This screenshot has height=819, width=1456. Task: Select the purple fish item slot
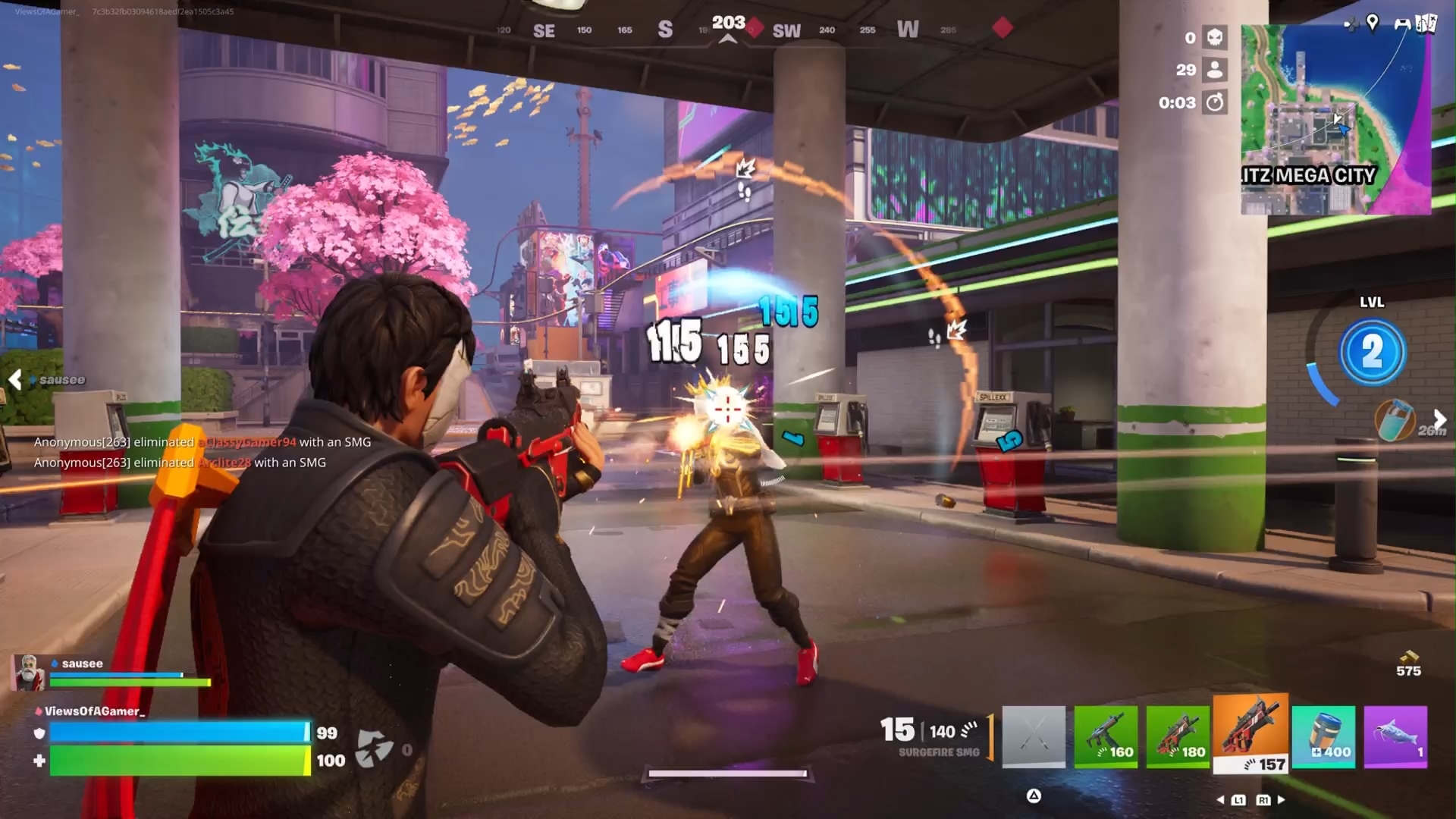click(1395, 736)
